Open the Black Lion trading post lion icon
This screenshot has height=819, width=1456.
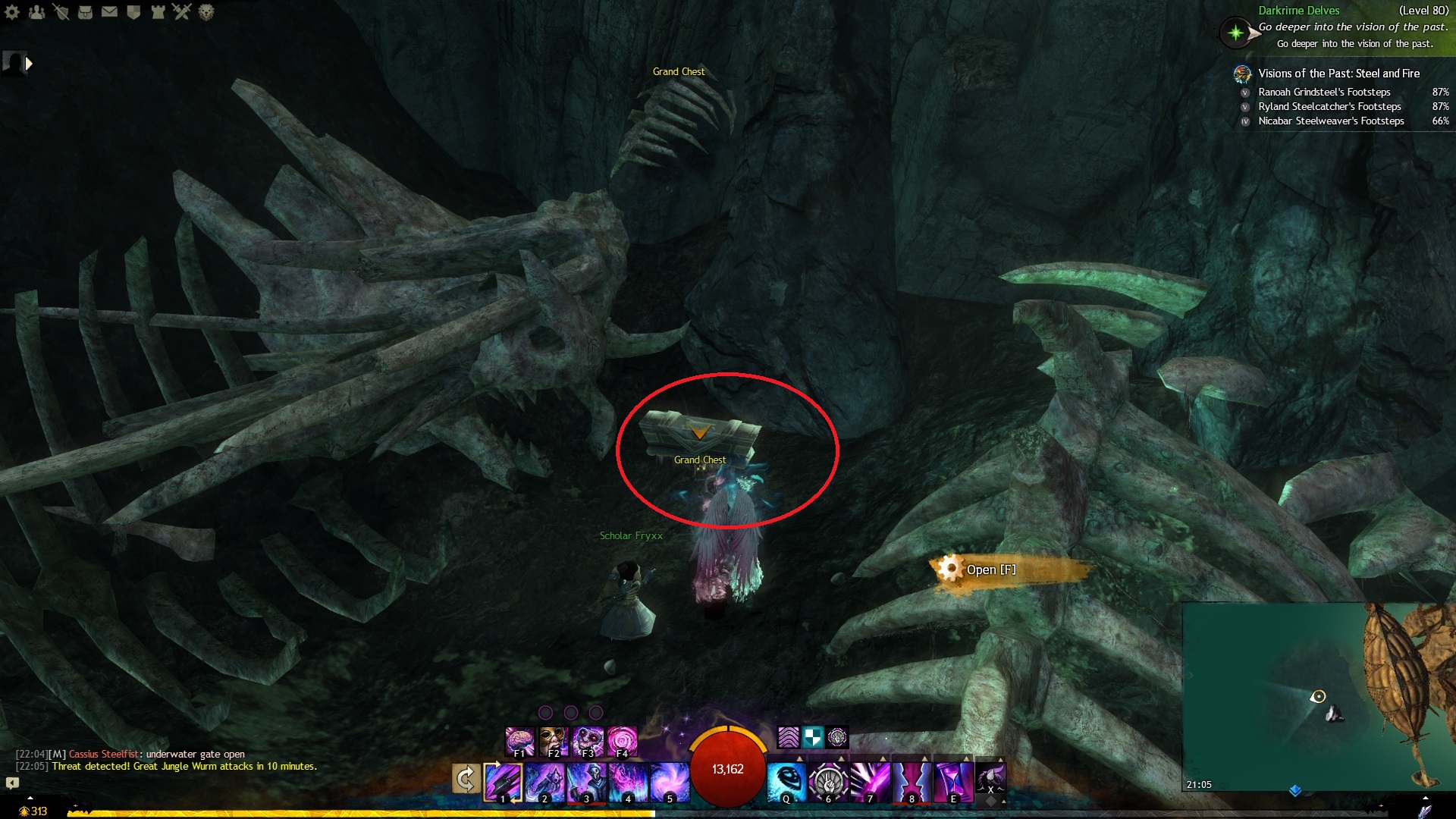[206, 12]
